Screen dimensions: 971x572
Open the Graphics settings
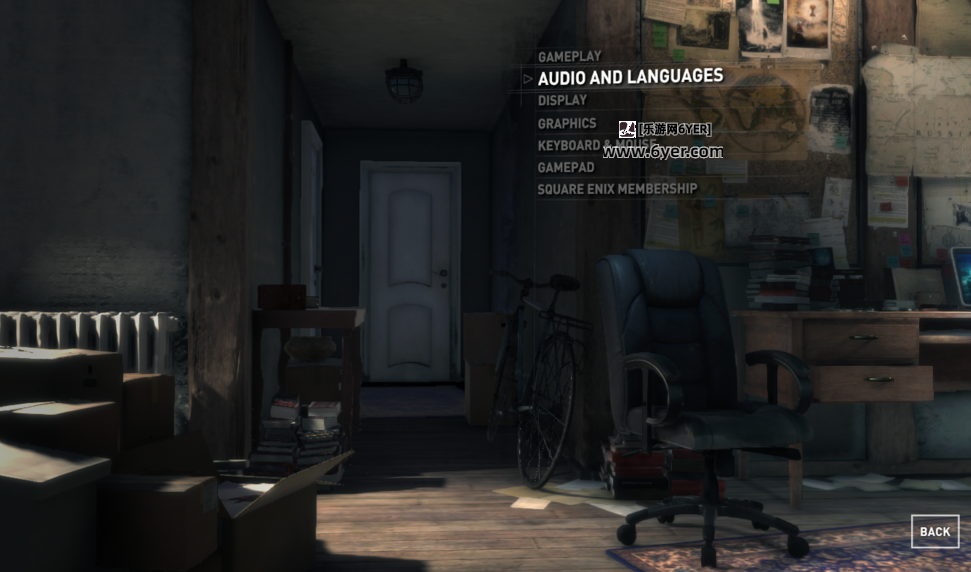(567, 124)
